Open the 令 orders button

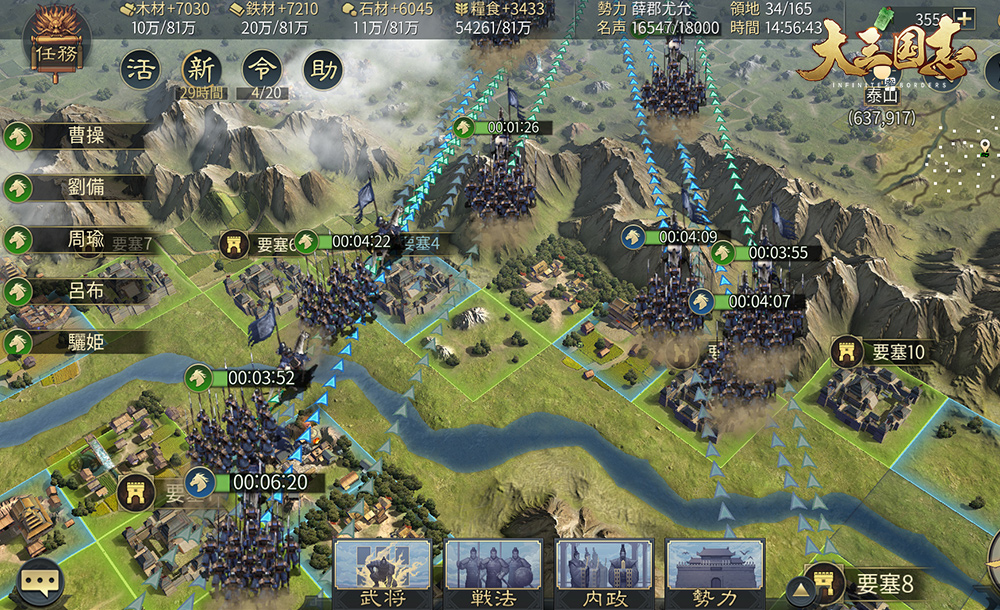[263, 70]
